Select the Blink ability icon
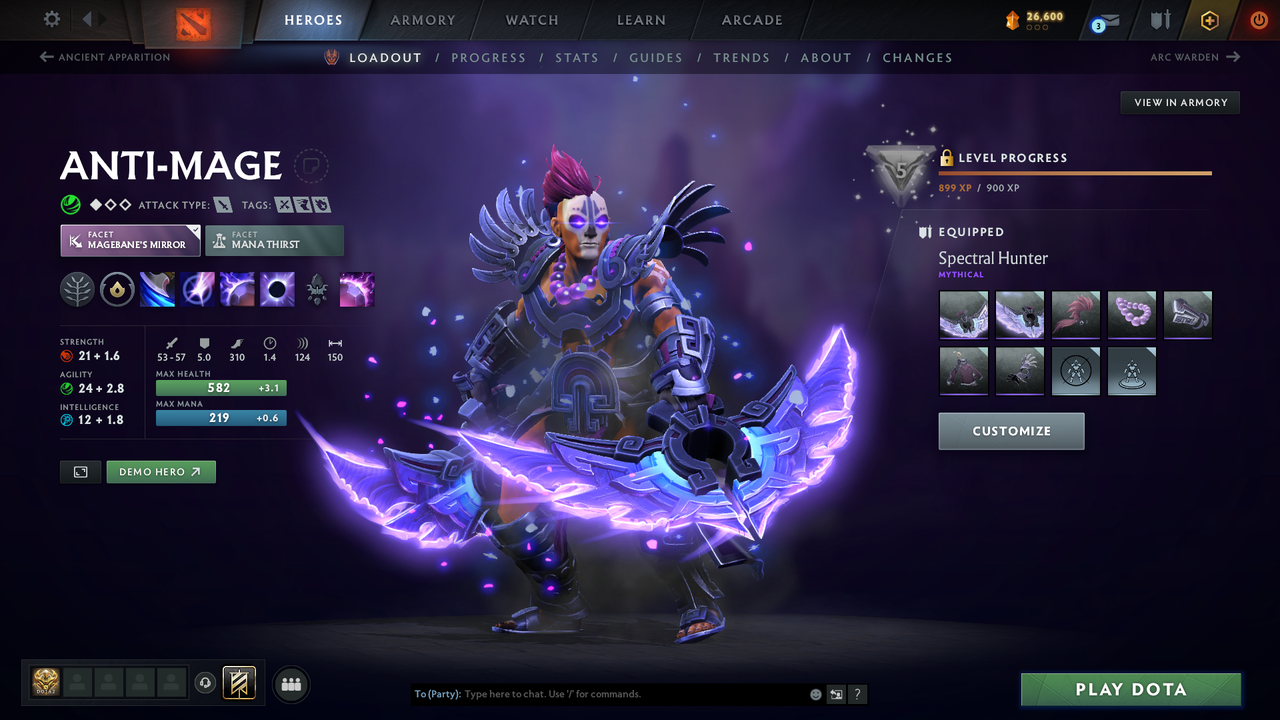This screenshot has height=720, width=1280. point(197,289)
